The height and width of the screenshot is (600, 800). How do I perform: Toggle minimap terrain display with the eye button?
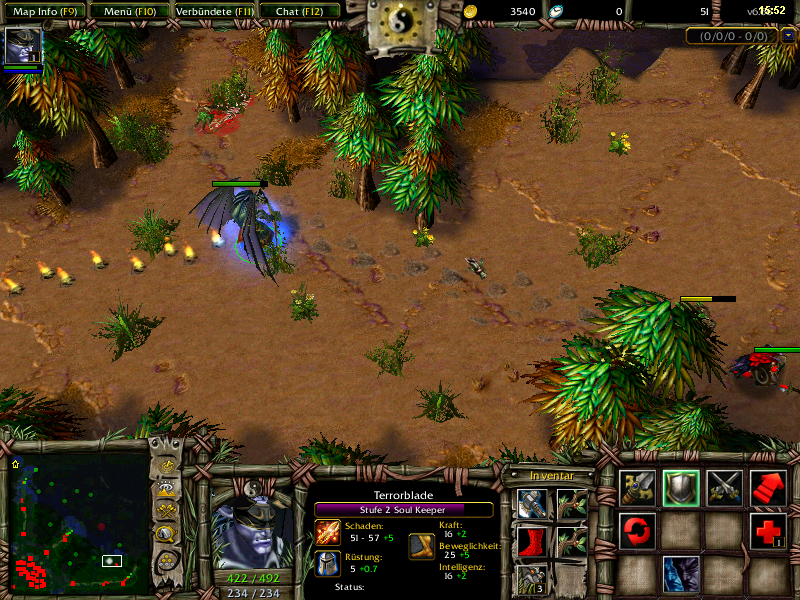(x=165, y=490)
